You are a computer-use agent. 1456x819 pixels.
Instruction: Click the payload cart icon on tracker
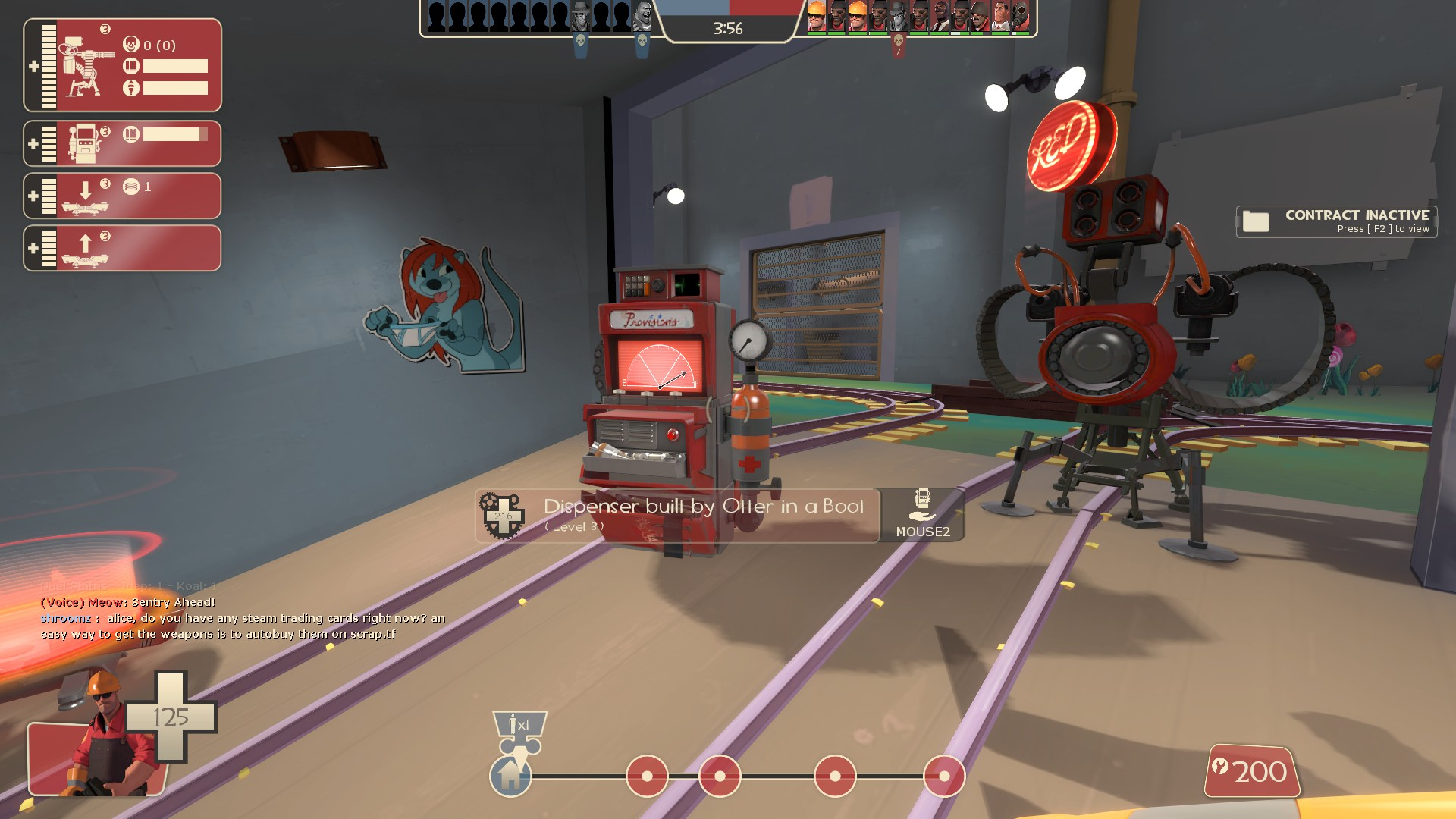[519, 733]
